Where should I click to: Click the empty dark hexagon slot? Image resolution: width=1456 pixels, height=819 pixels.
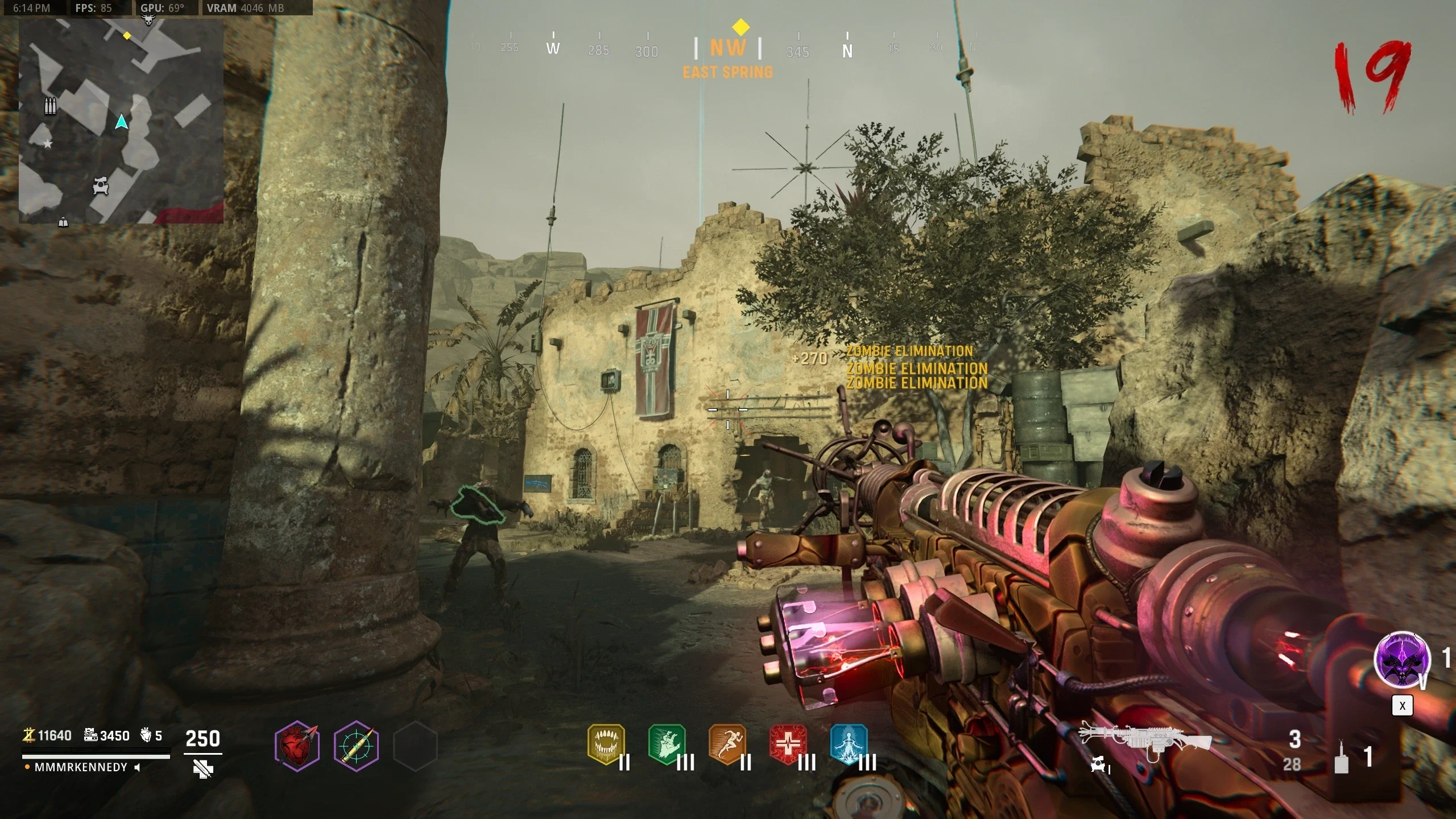[x=415, y=745]
